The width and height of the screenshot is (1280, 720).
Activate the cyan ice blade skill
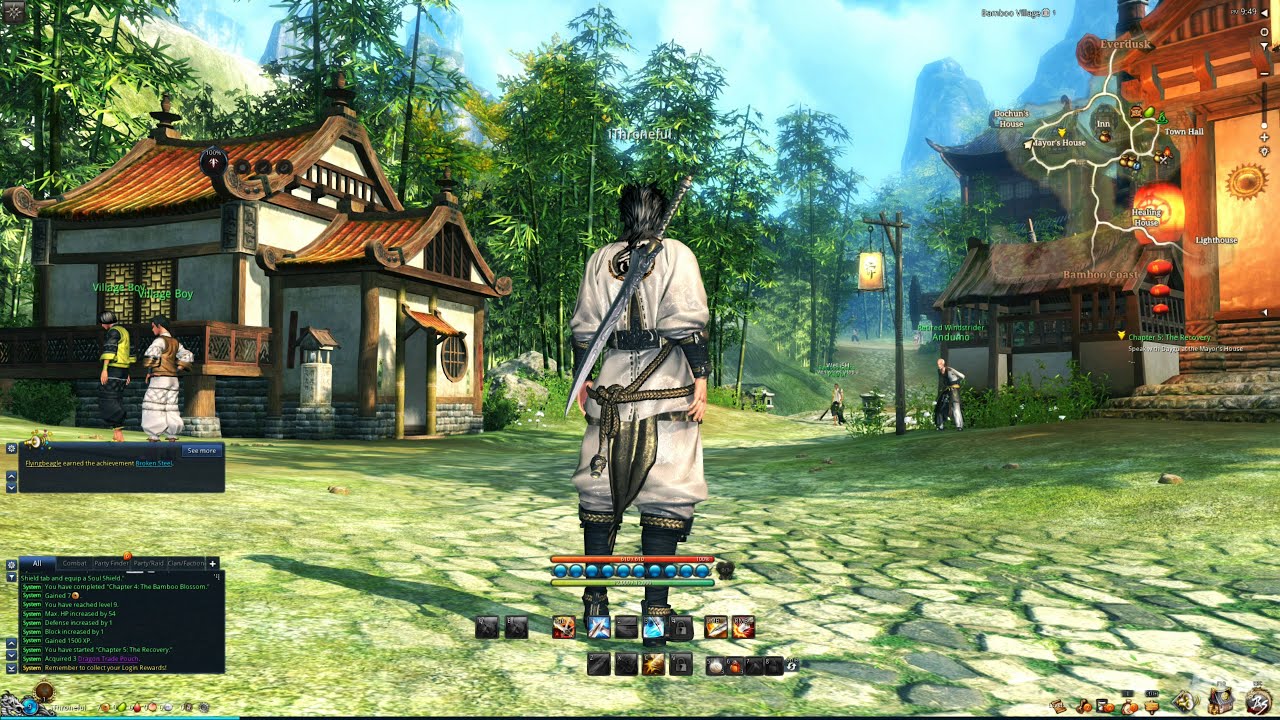(x=653, y=628)
